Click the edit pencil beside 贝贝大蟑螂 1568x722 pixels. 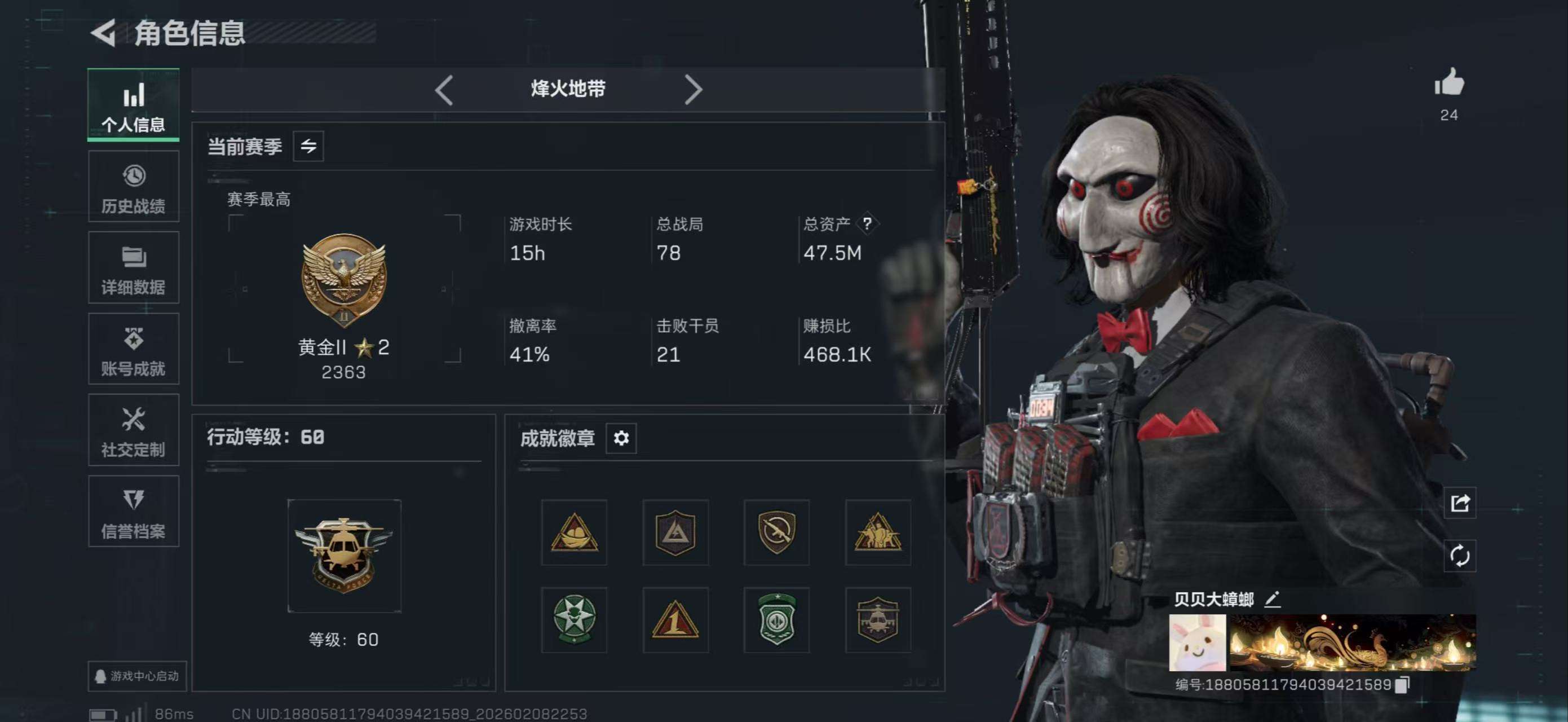pyautogui.click(x=1272, y=598)
